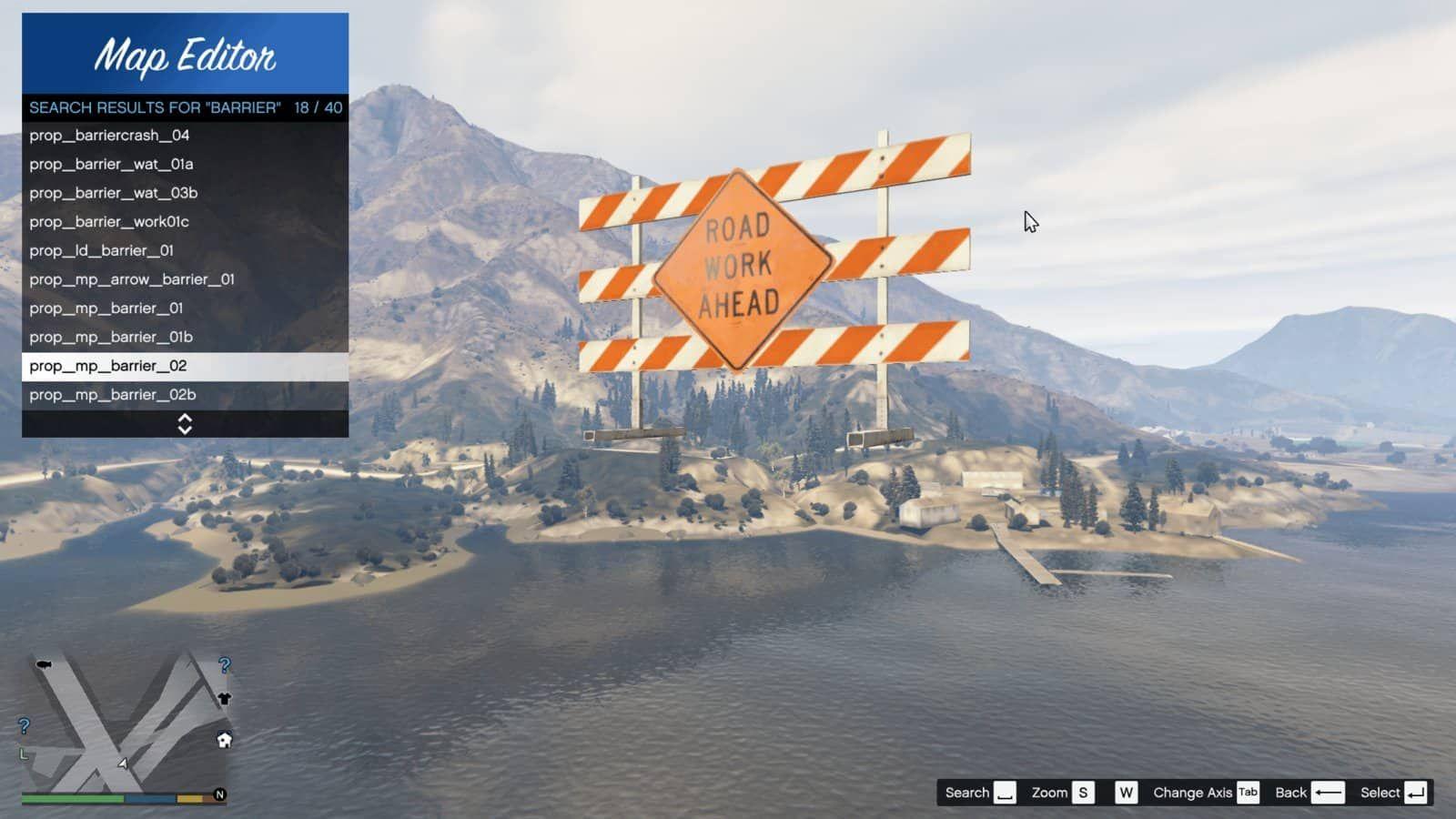Click the house property blip on the minimap
Image resolution: width=1456 pixels, height=819 pixels.
224,739
